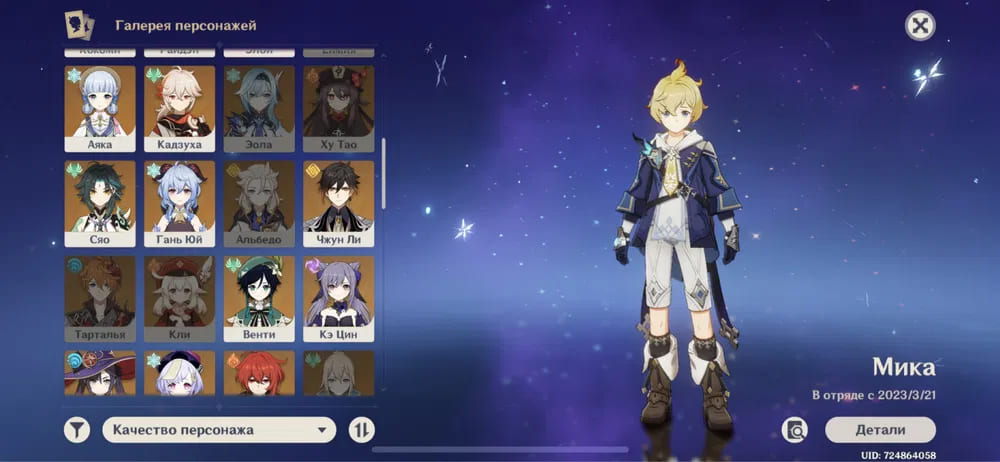Select the Сяо character card
This screenshot has width=1000, height=462.
point(99,203)
